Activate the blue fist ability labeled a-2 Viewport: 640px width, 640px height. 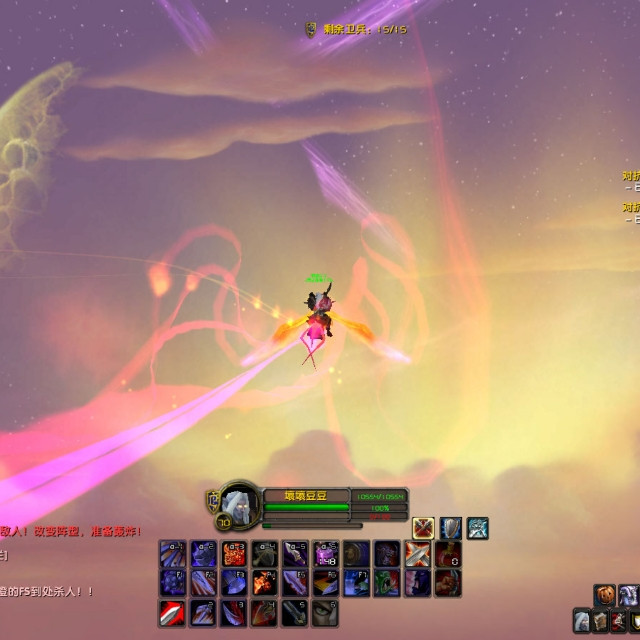point(203,554)
